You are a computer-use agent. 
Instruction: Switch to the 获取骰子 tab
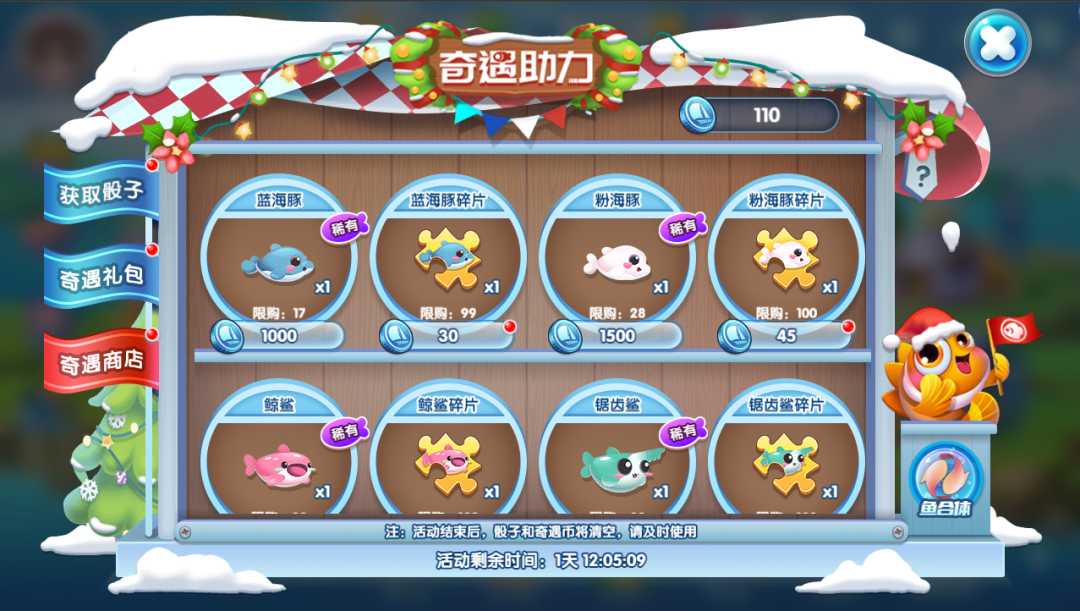(101, 191)
